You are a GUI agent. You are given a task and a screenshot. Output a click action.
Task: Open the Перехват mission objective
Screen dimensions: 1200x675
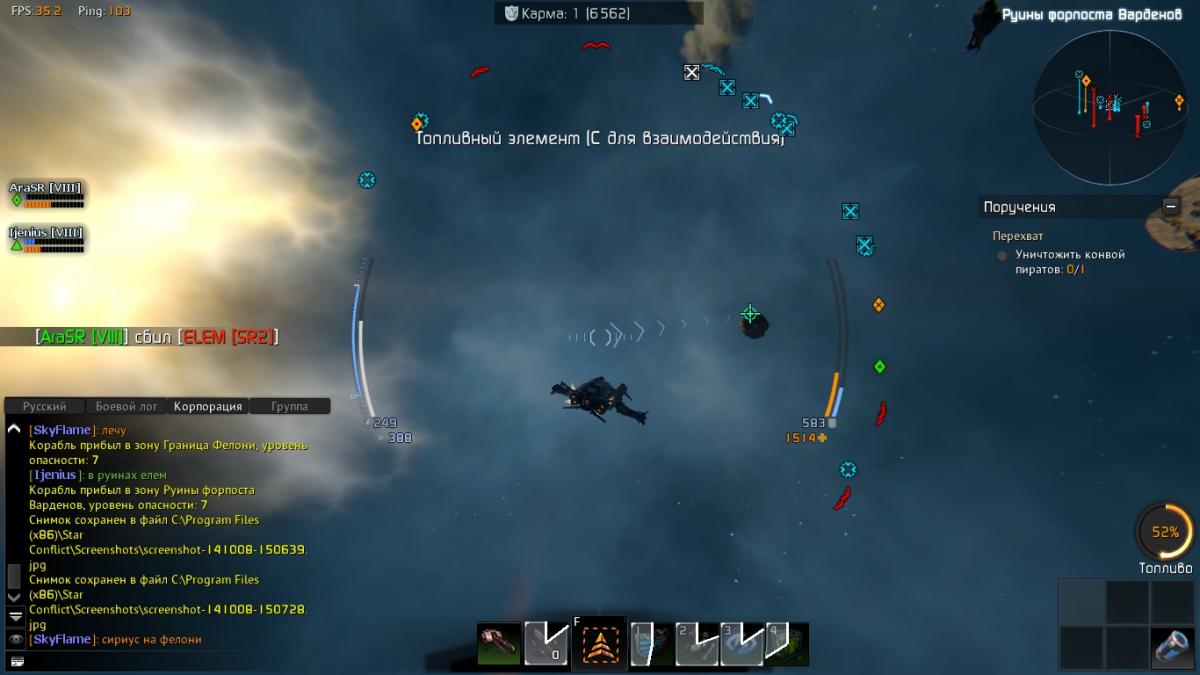(x=1017, y=237)
